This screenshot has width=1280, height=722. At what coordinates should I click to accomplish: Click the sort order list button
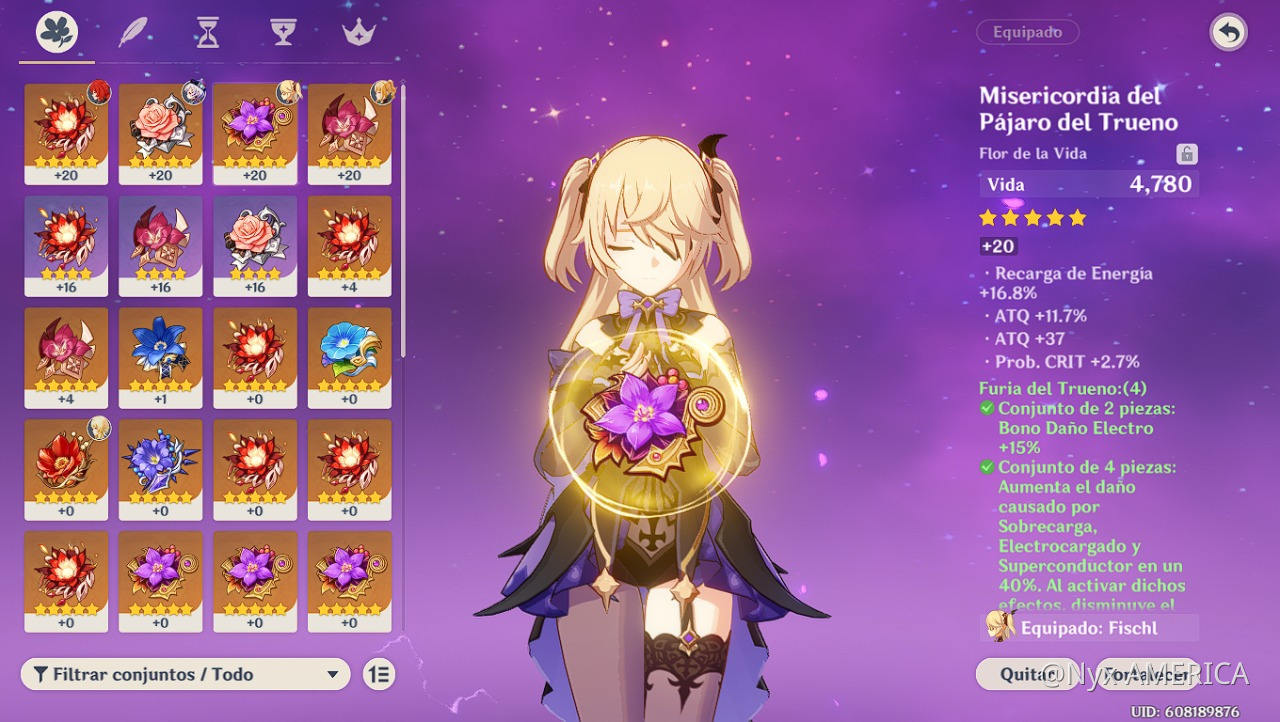coord(379,674)
